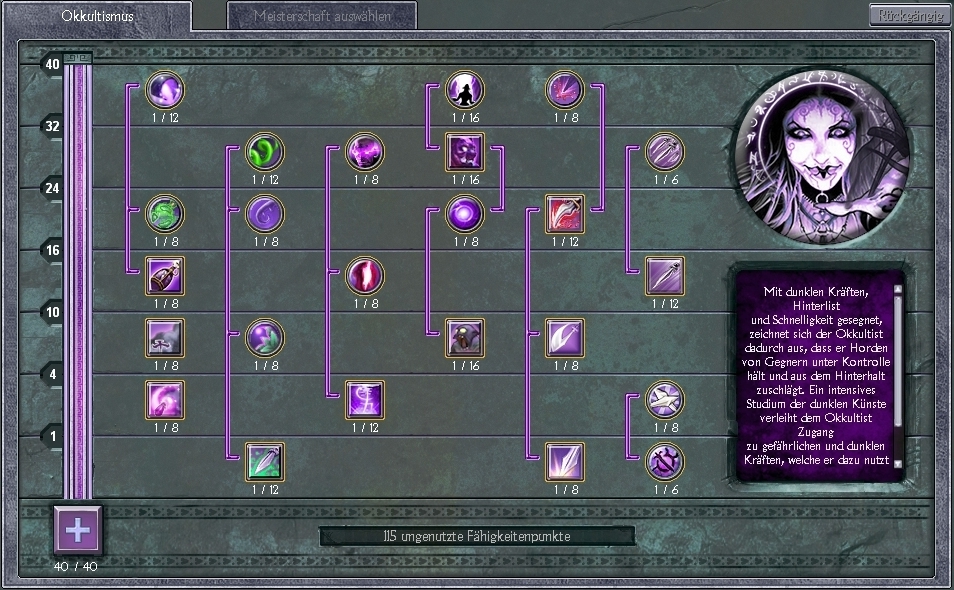
Task: Select the white bird round skill
Action: click(x=665, y=401)
